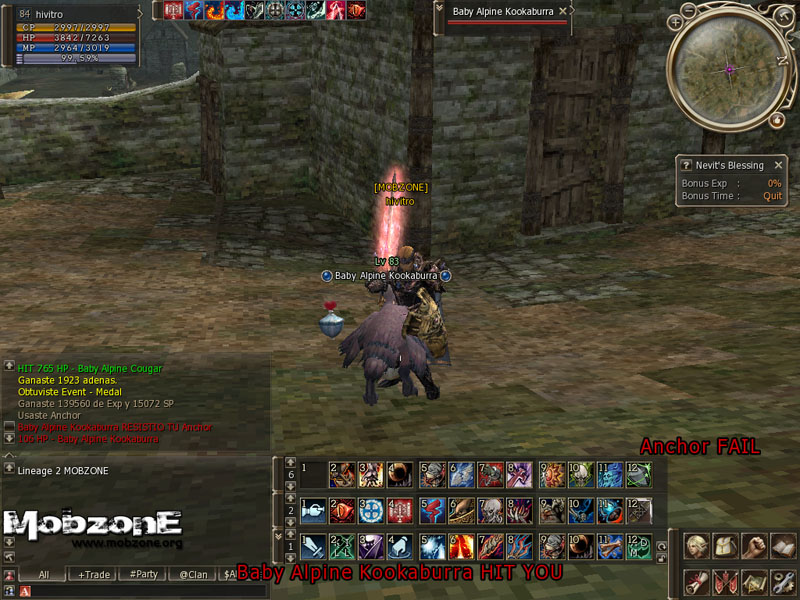Switch to the @Clan chat tab
The height and width of the screenshot is (600, 800).
click(193, 575)
